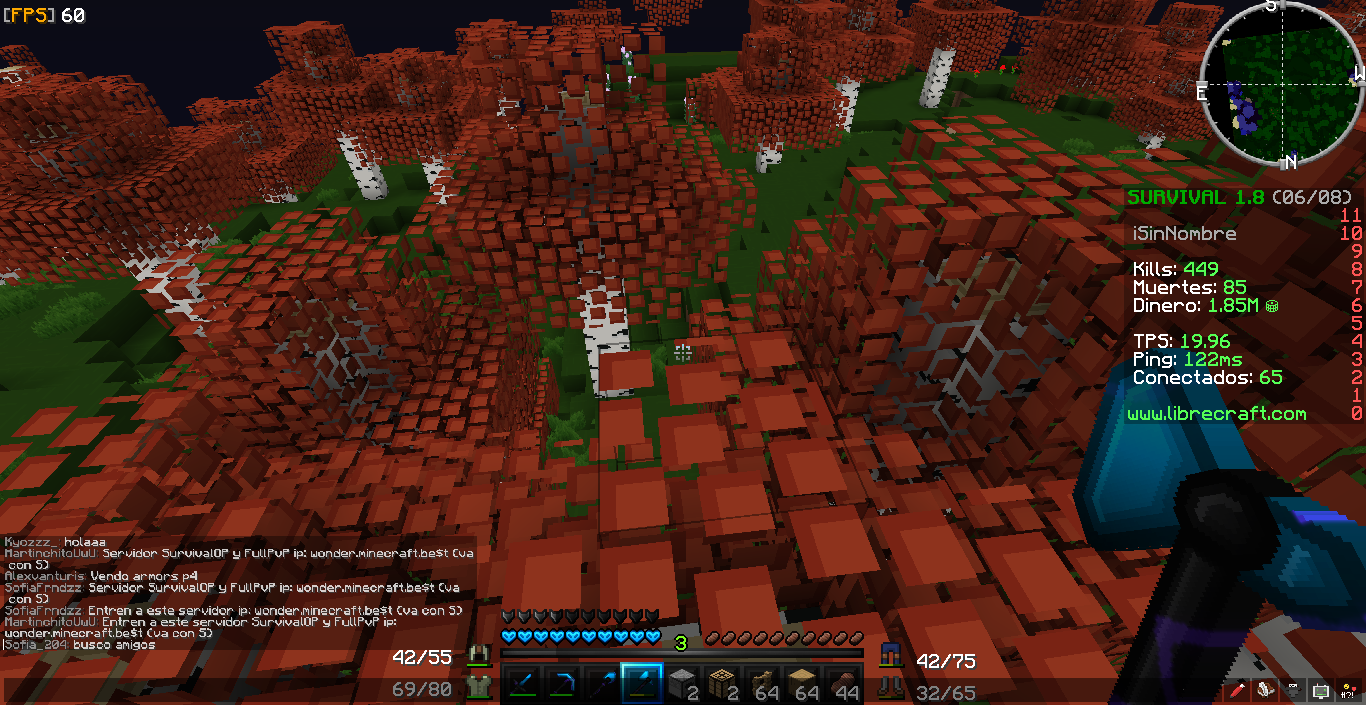Select the diamond pickaxe hotbar slot
1366x705 pixels.
(561, 685)
